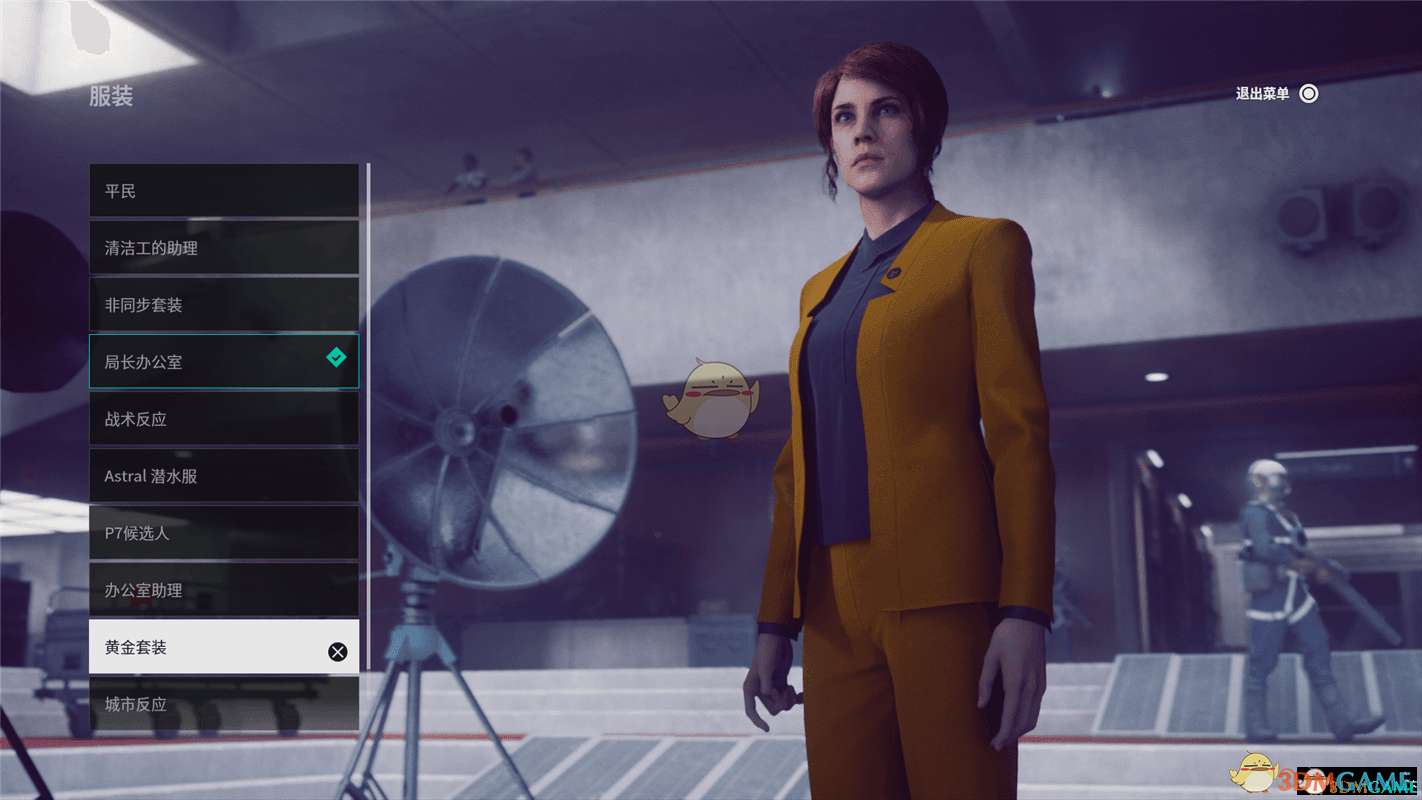Pick the 非同步套装 outfit
The height and width of the screenshot is (800, 1422).
223,305
